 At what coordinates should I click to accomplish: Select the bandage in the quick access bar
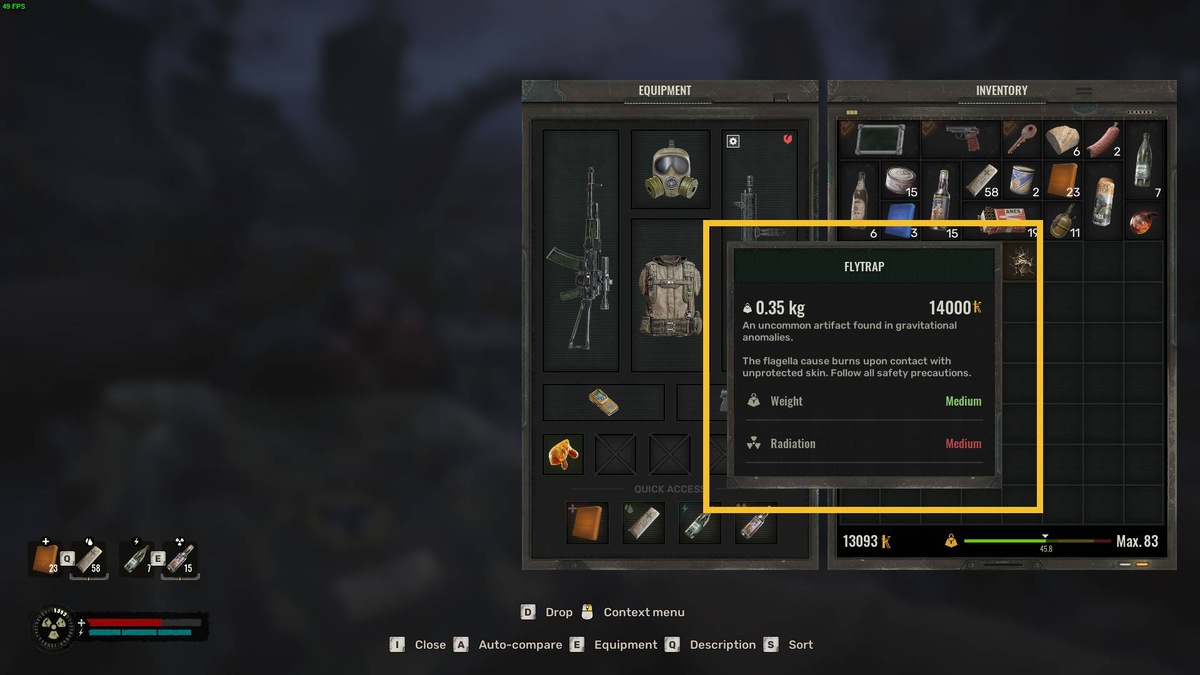pos(642,522)
